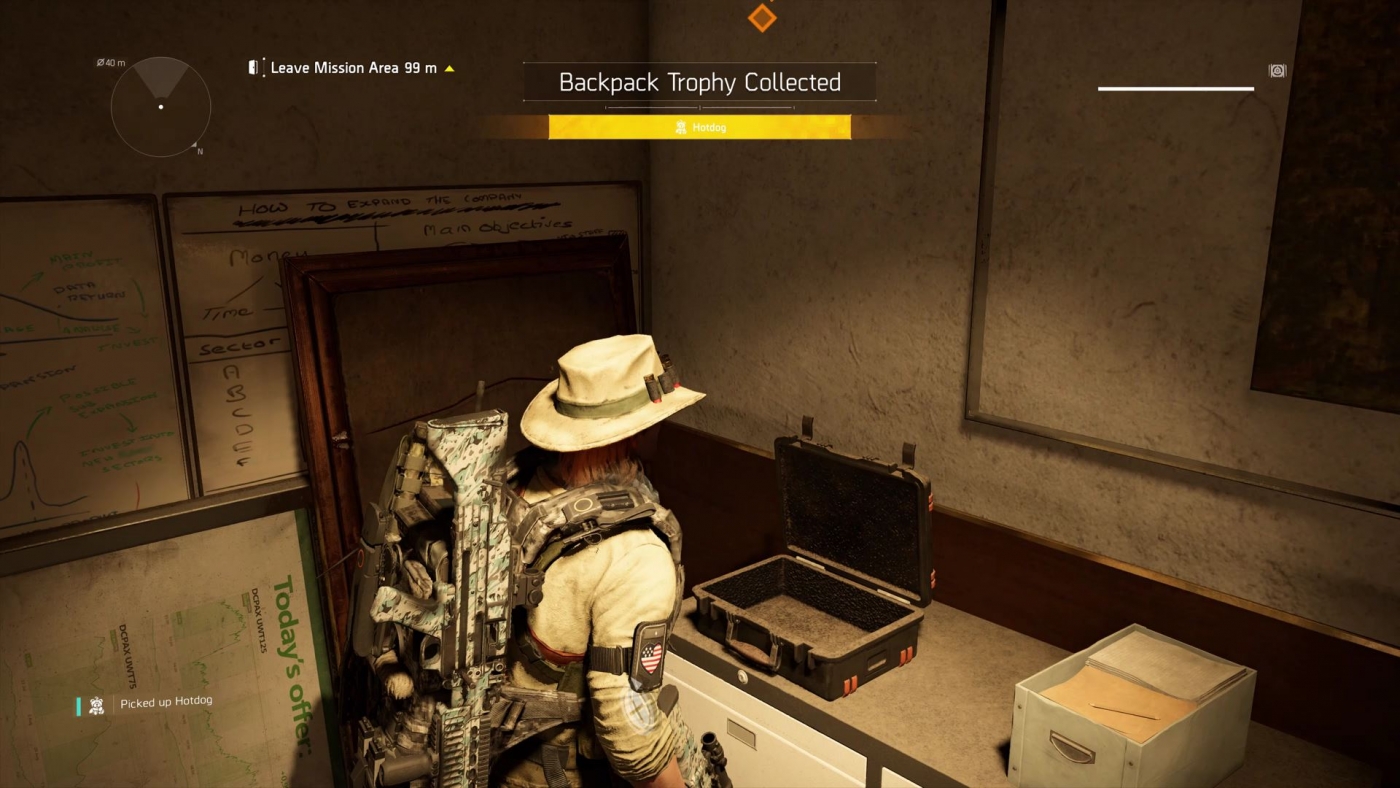Toggle the directional player dot on the minimap

click(160, 105)
